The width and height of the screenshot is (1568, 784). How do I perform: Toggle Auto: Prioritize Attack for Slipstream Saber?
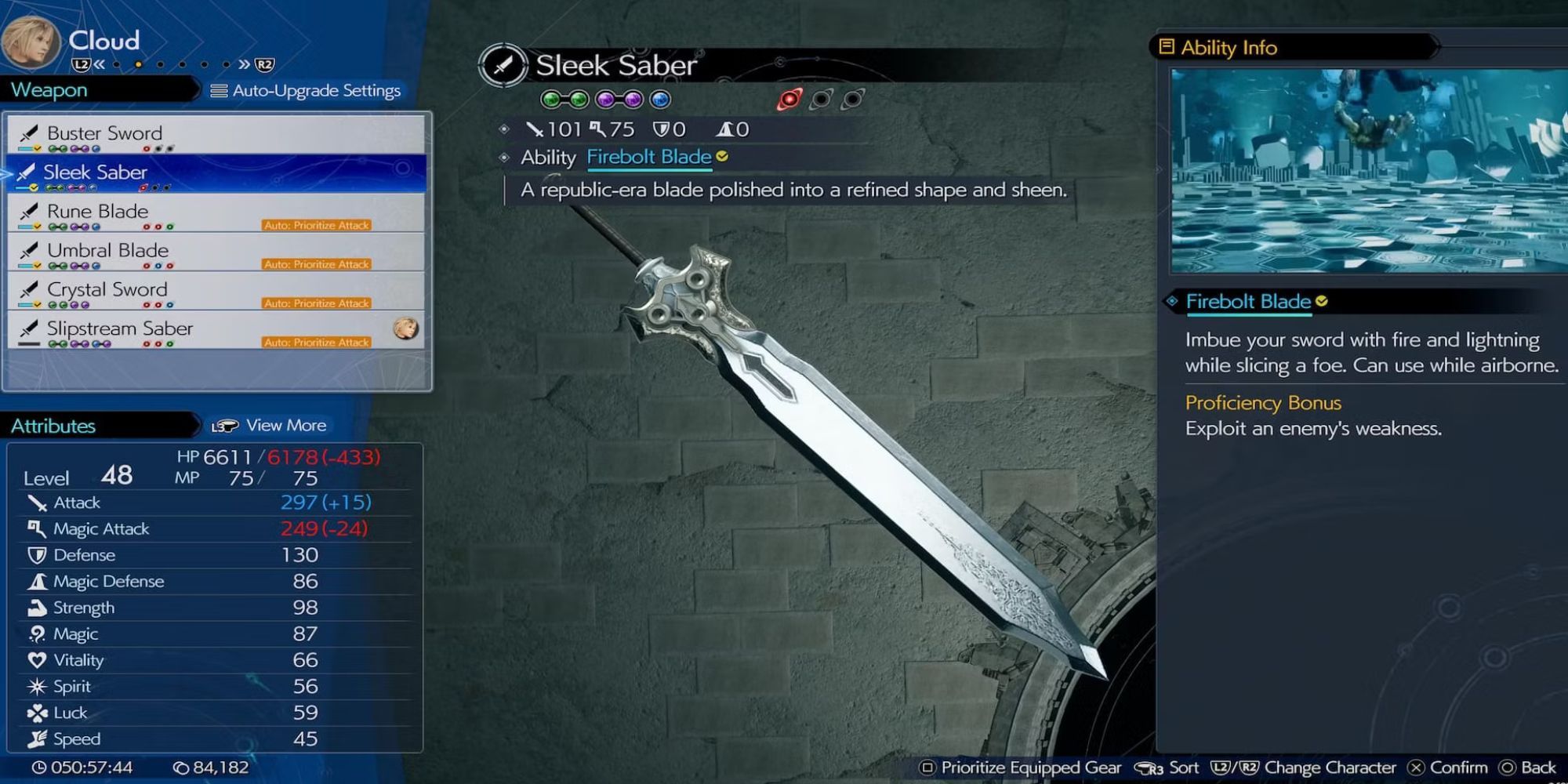point(316,342)
